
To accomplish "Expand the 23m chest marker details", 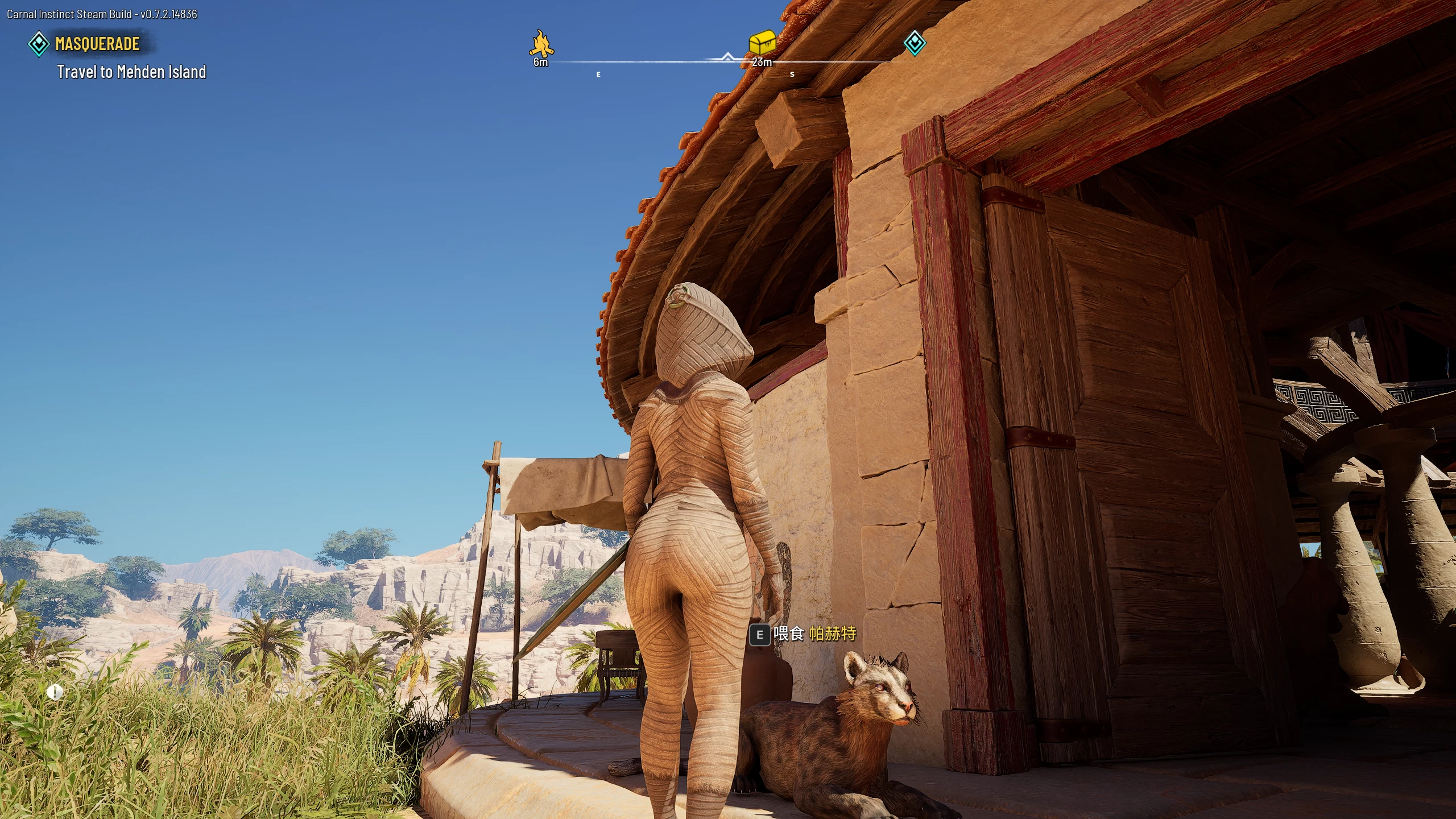I will click(763, 63).
